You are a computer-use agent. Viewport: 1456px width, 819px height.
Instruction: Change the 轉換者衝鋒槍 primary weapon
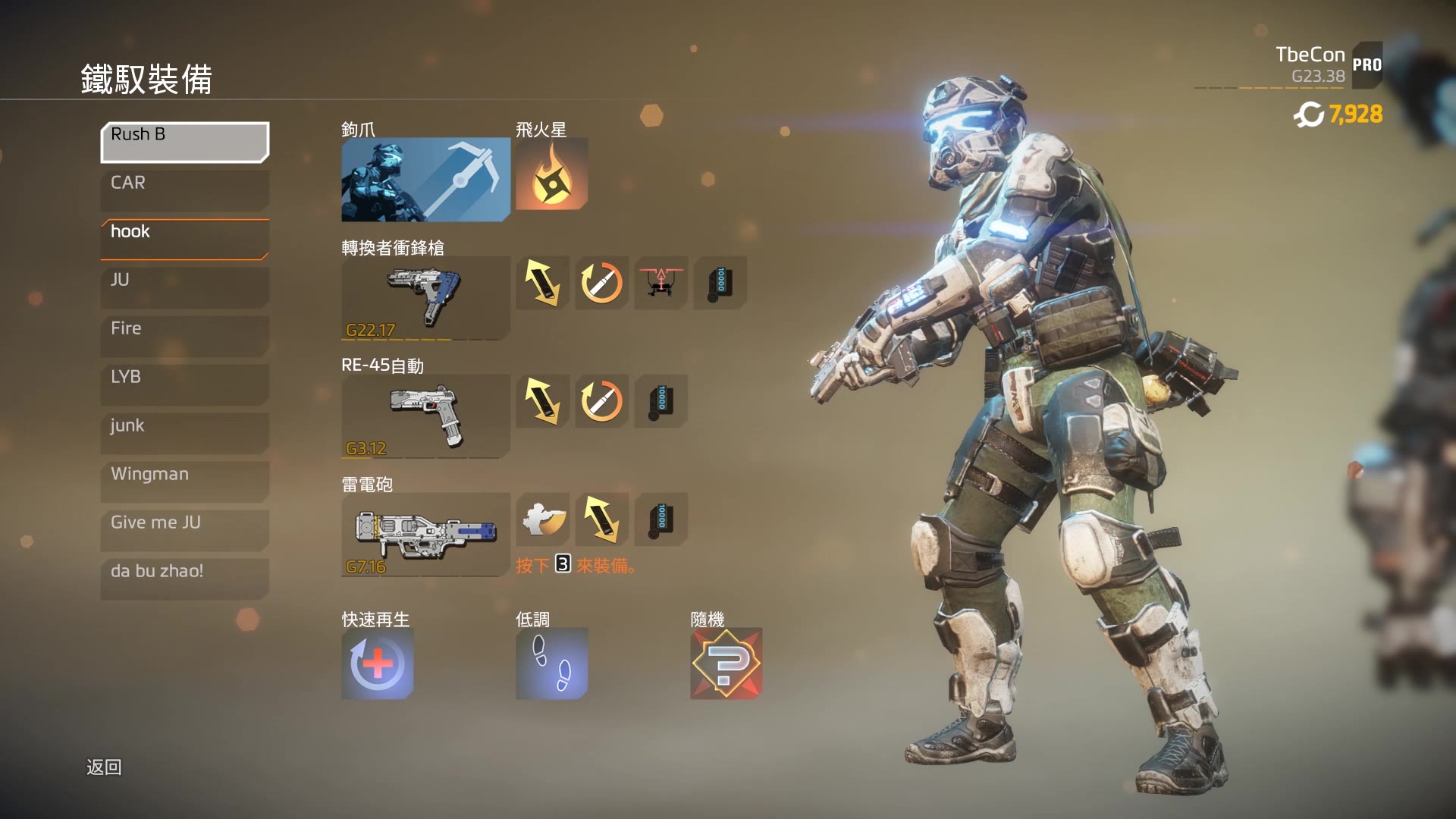point(425,297)
